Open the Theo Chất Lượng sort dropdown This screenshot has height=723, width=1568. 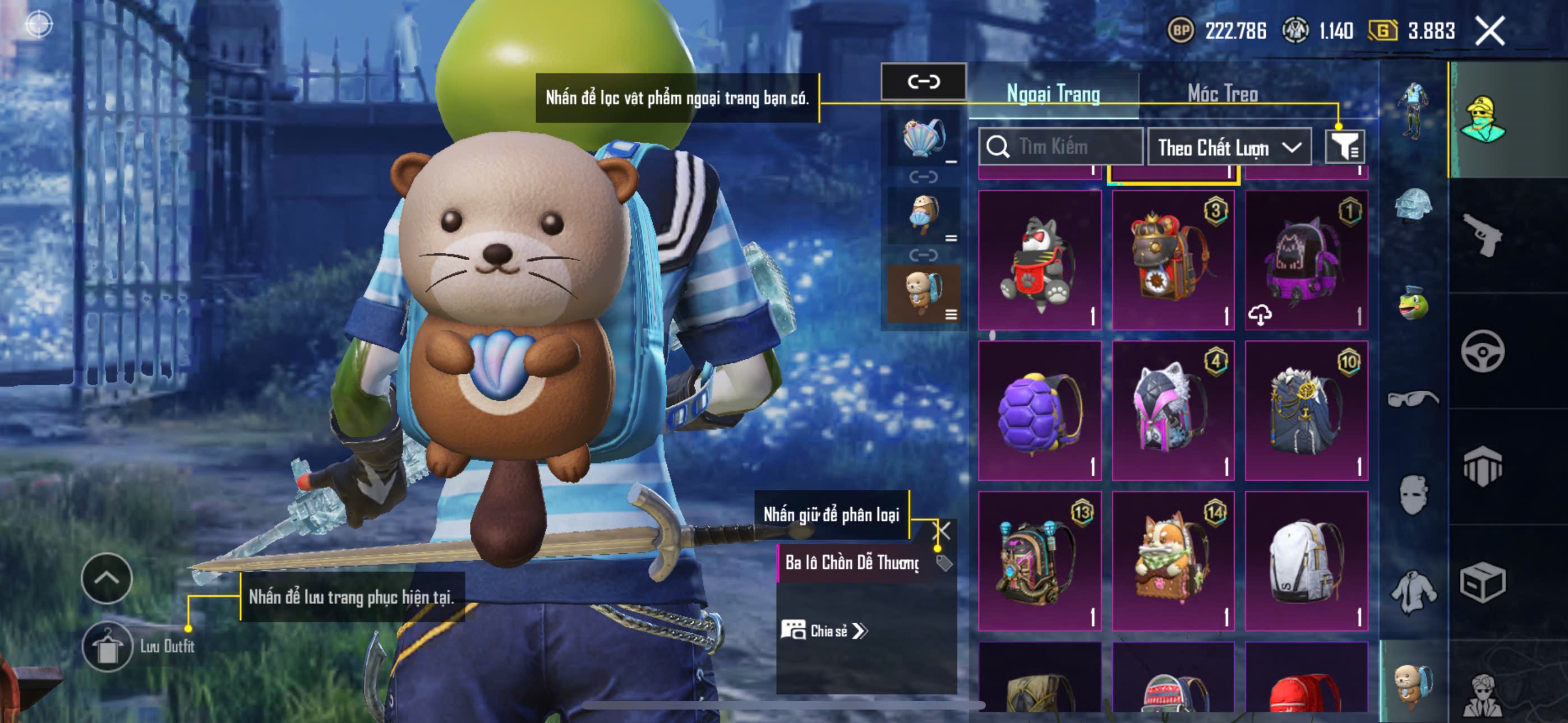coord(1229,147)
